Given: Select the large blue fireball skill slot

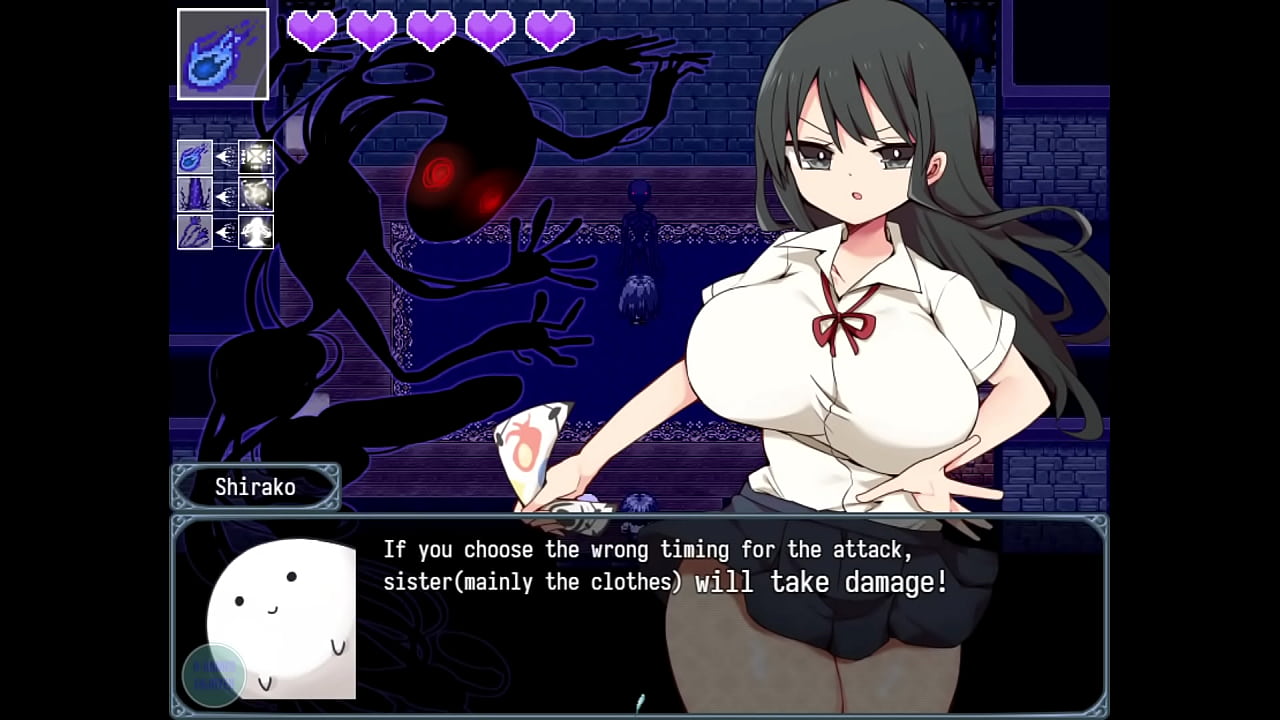Looking at the screenshot, I should 223,54.
